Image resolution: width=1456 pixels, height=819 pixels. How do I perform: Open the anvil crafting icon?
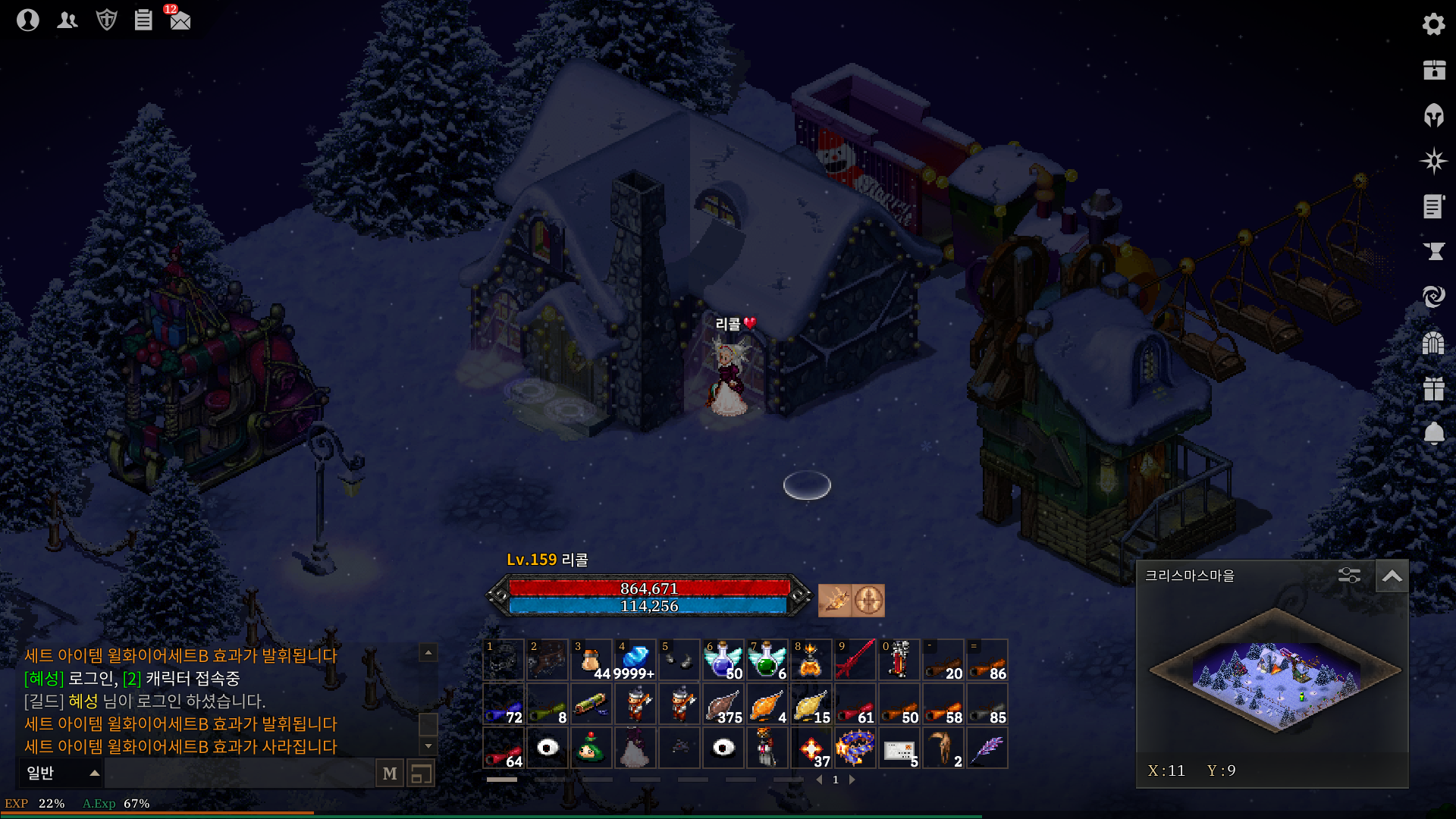(1433, 251)
